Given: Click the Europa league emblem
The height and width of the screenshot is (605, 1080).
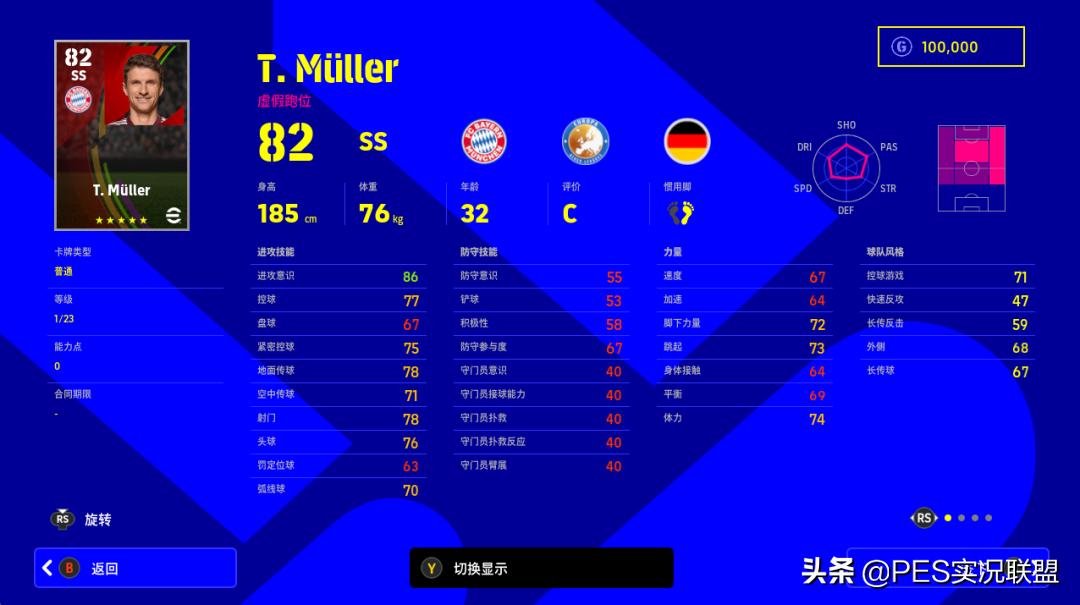Looking at the screenshot, I should (x=585, y=141).
